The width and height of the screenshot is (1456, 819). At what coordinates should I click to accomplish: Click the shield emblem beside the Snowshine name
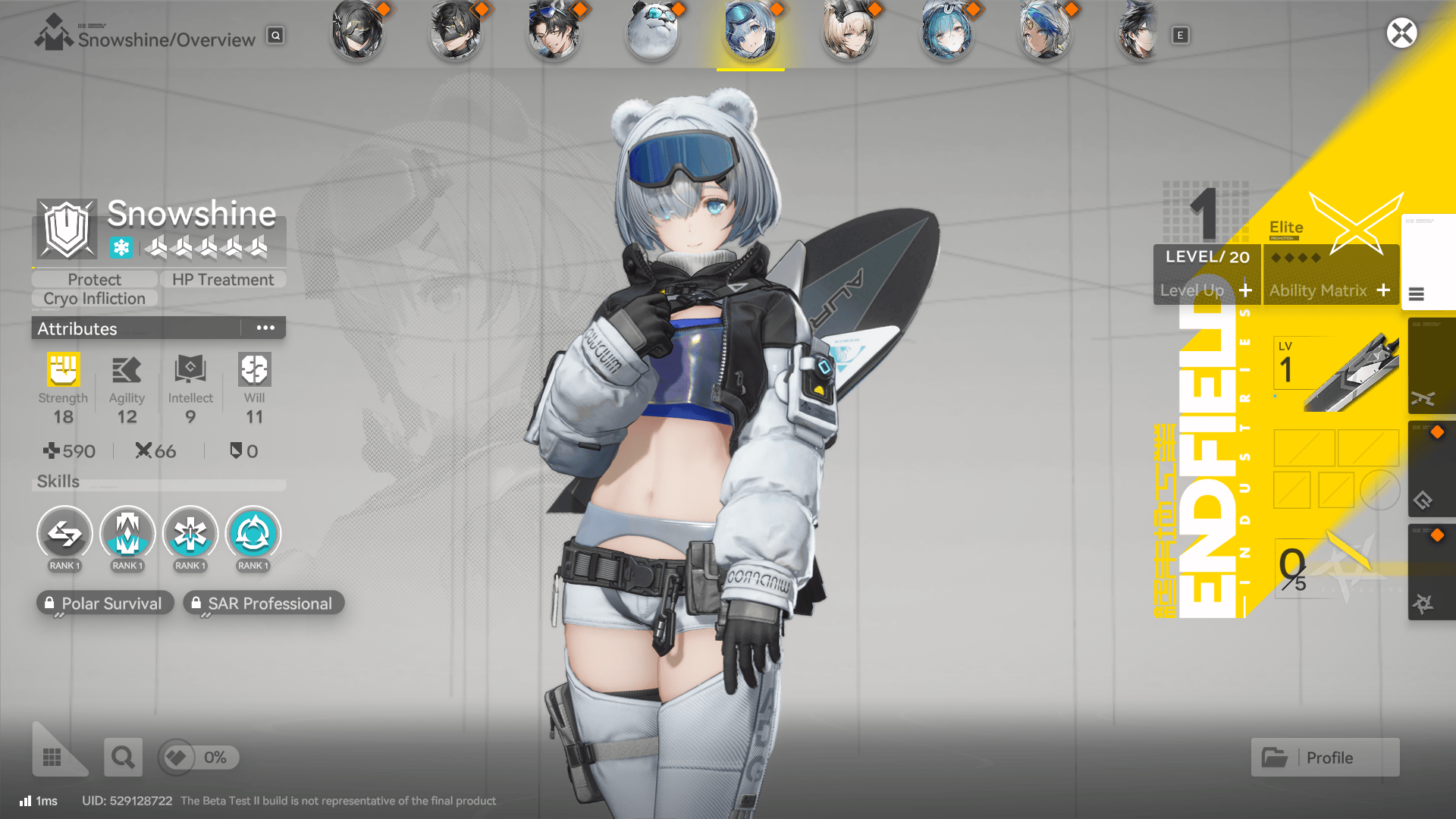67,227
